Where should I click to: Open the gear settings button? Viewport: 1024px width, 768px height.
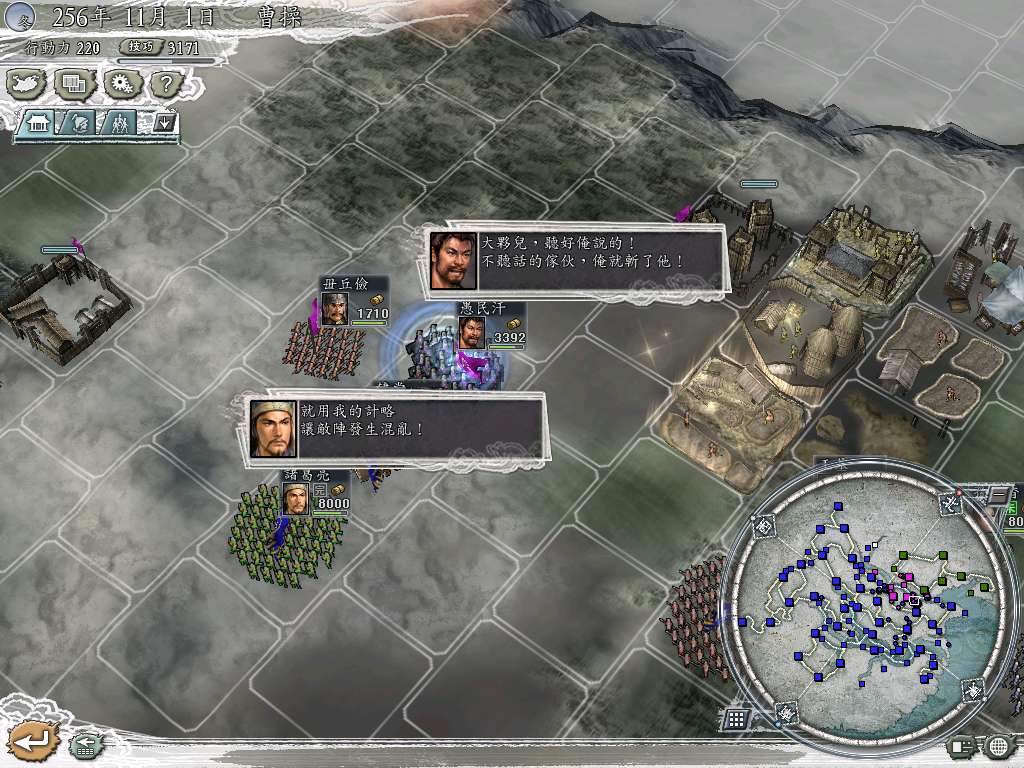pos(121,84)
